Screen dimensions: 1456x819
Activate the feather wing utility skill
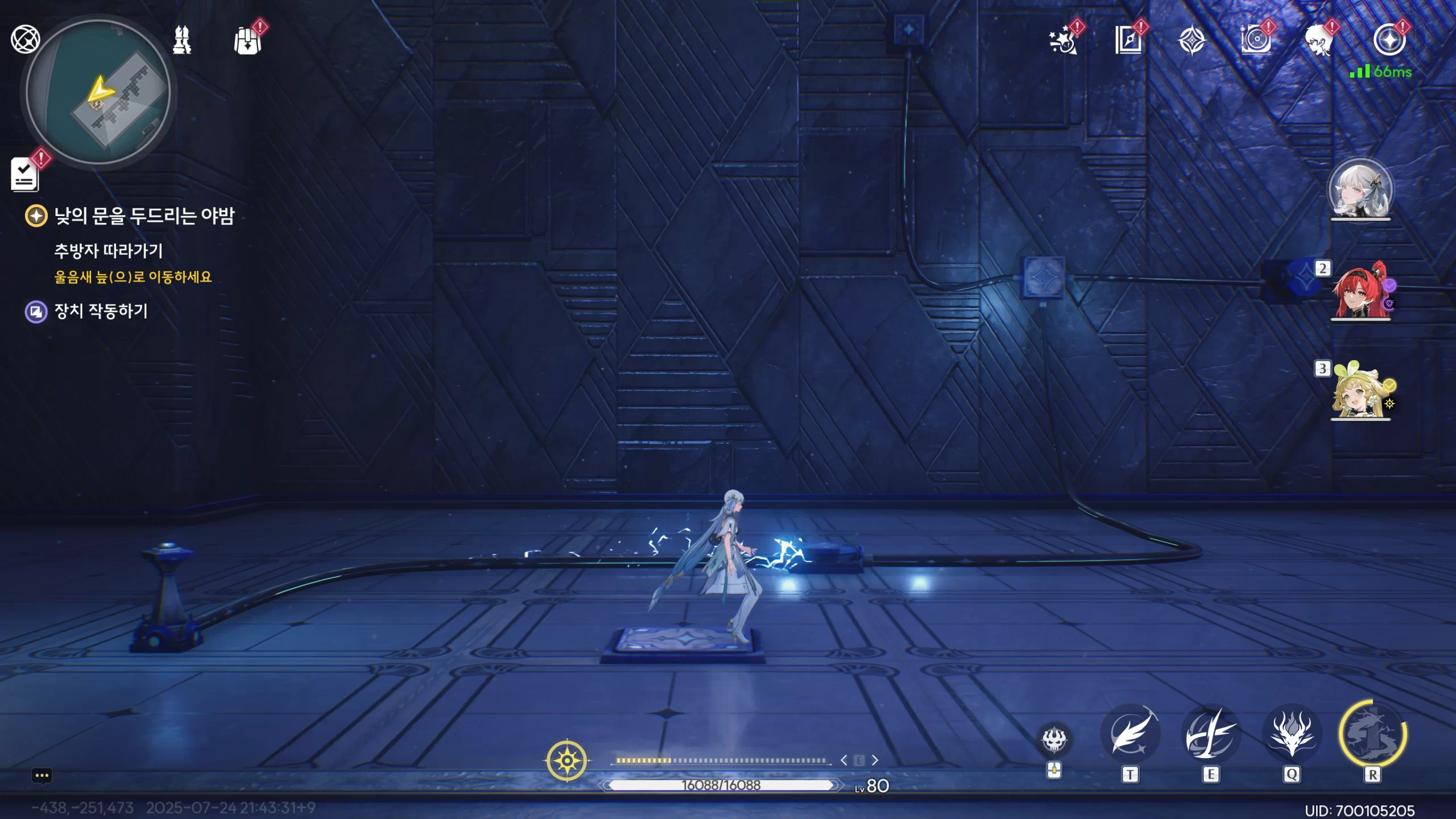coord(1130,734)
